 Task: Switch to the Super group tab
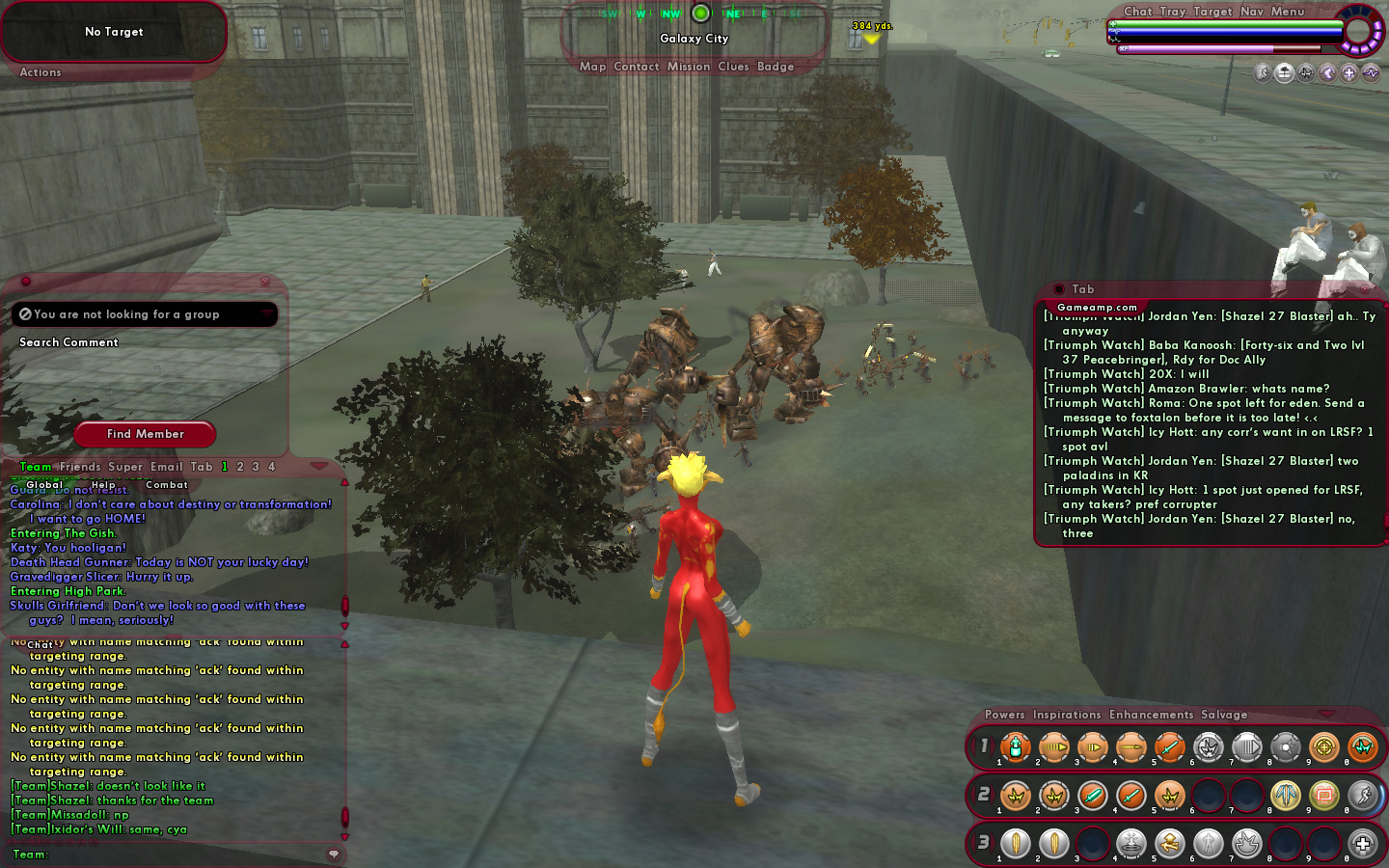pos(125,467)
